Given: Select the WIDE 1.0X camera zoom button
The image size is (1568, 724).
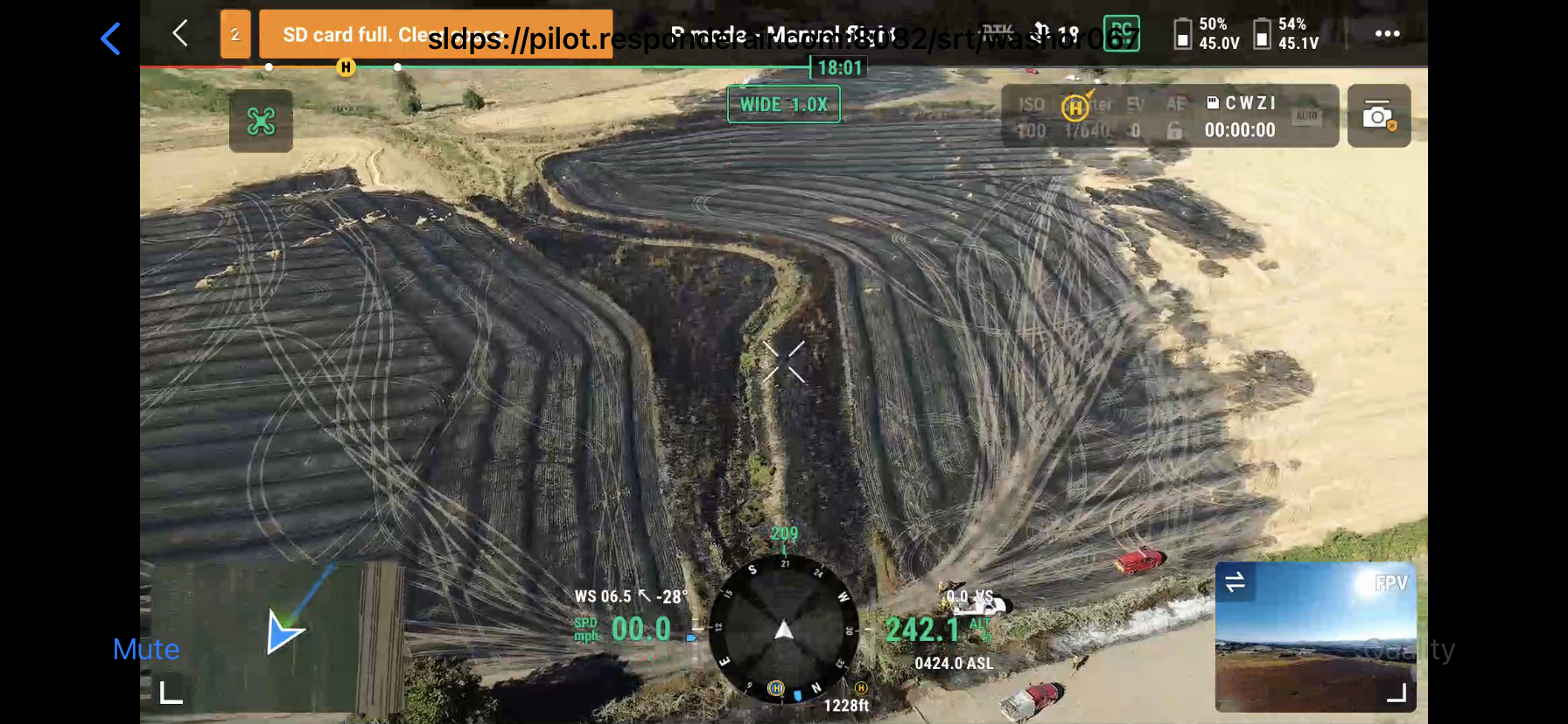Looking at the screenshot, I should pyautogui.click(x=783, y=105).
